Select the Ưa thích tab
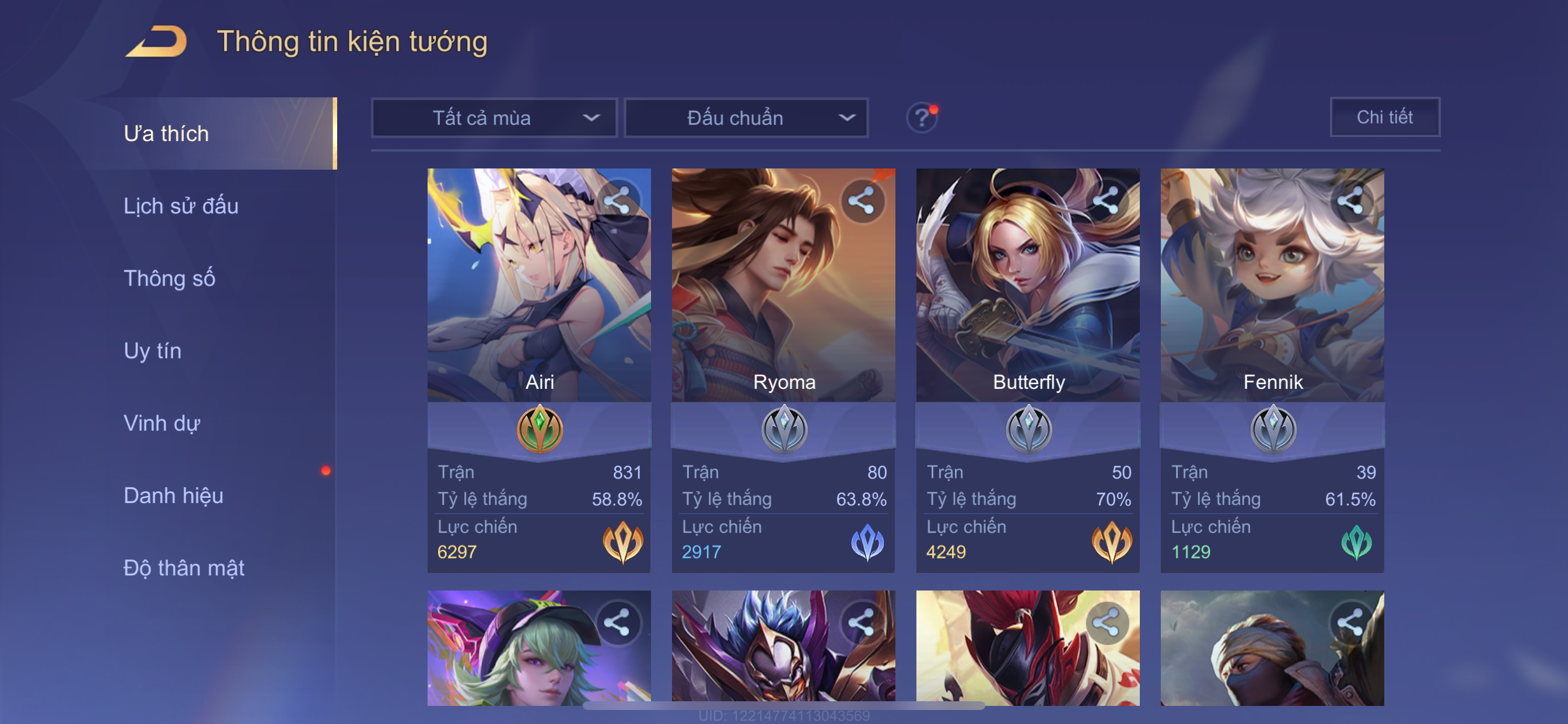 166,134
